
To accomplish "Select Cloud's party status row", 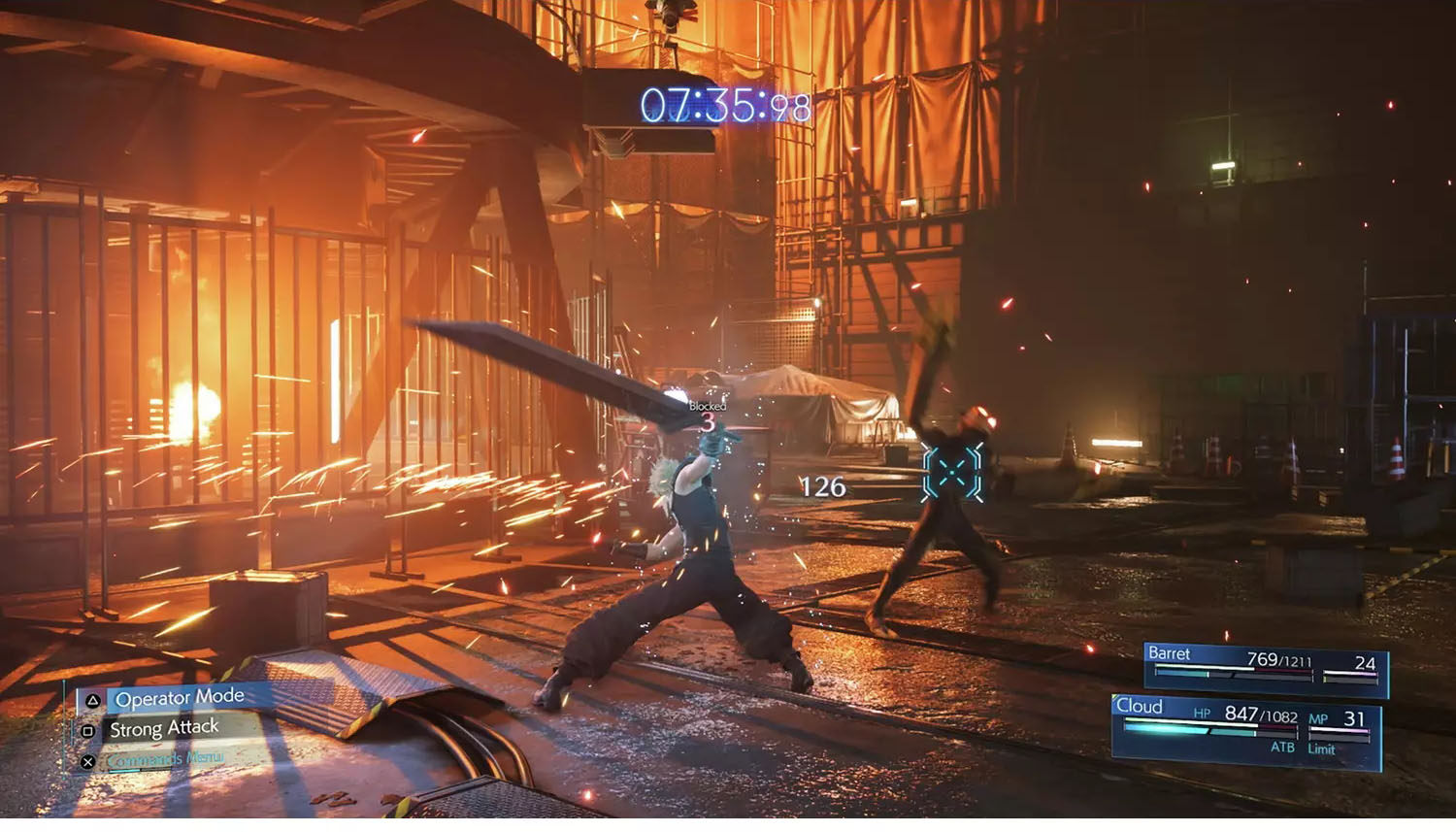I will (x=1246, y=731).
